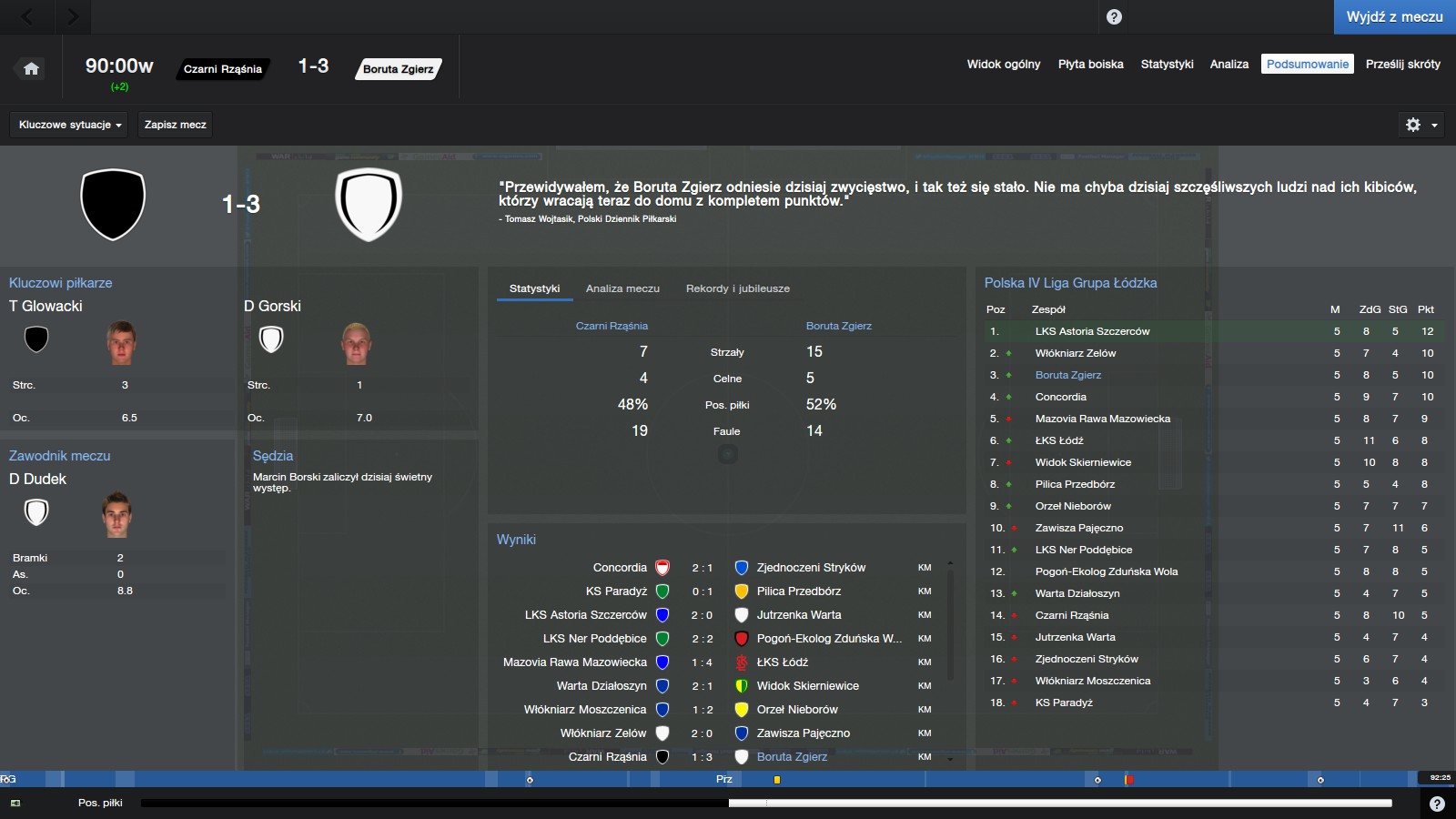Open the Płyta boiska view

(1090, 65)
